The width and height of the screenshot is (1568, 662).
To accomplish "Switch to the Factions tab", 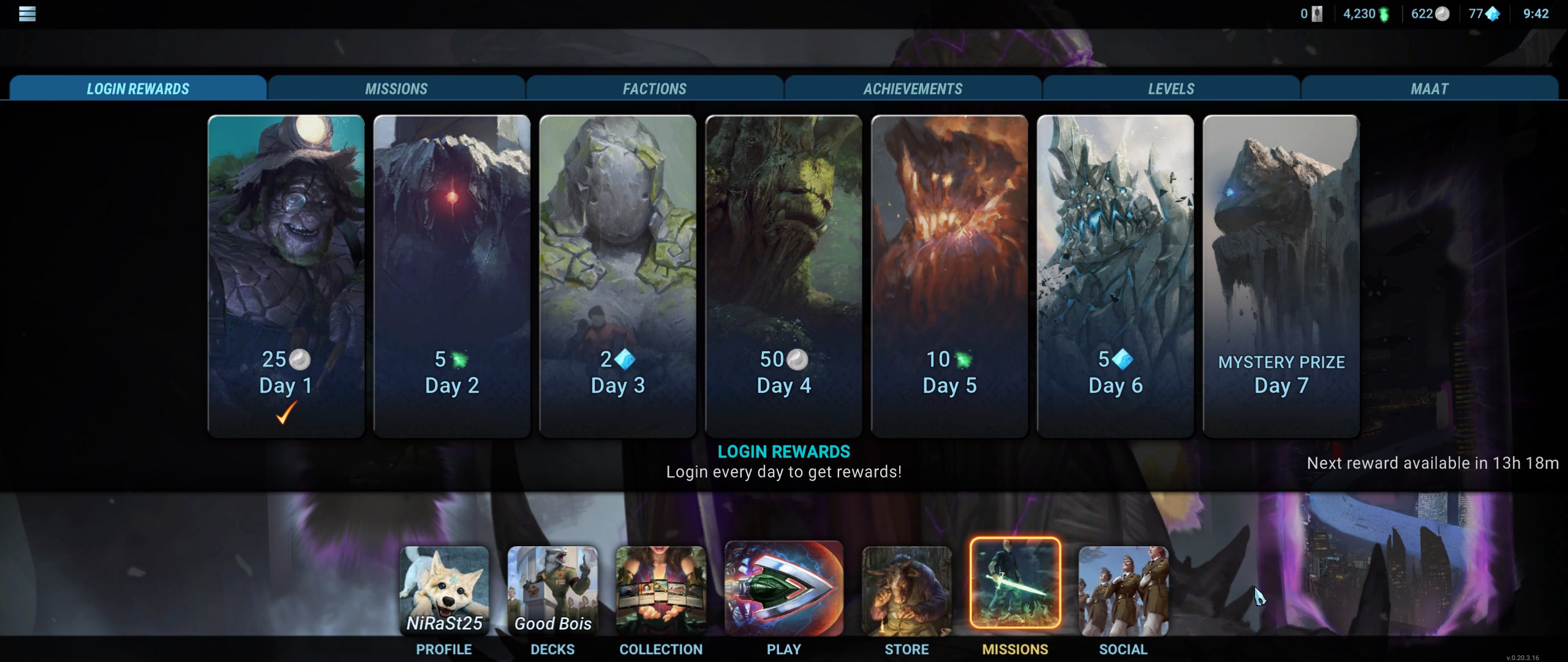I will (x=654, y=88).
